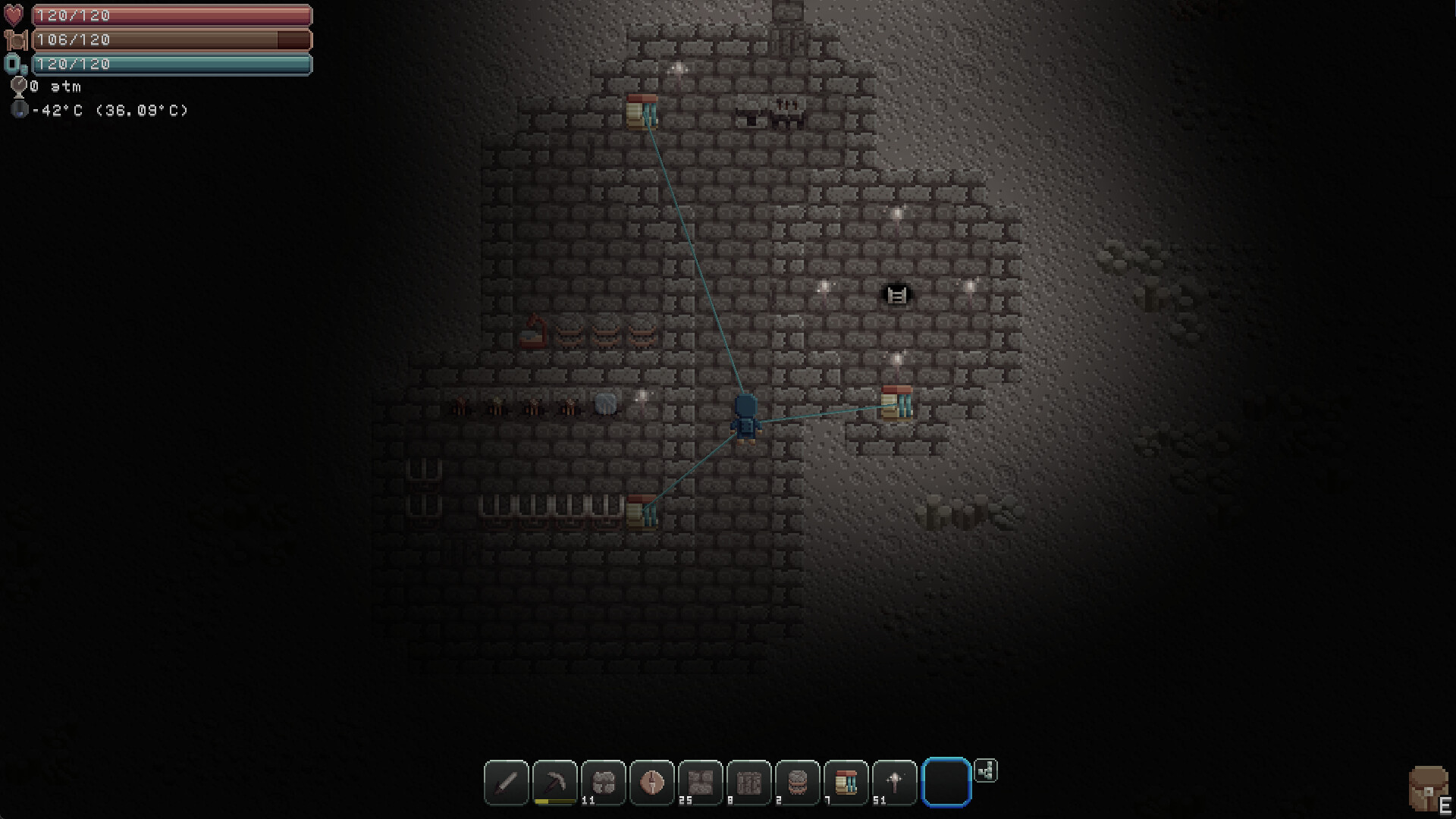1456x819 pixels.
Task: Select the sword in the first hotbar slot
Action: click(506, 783)
